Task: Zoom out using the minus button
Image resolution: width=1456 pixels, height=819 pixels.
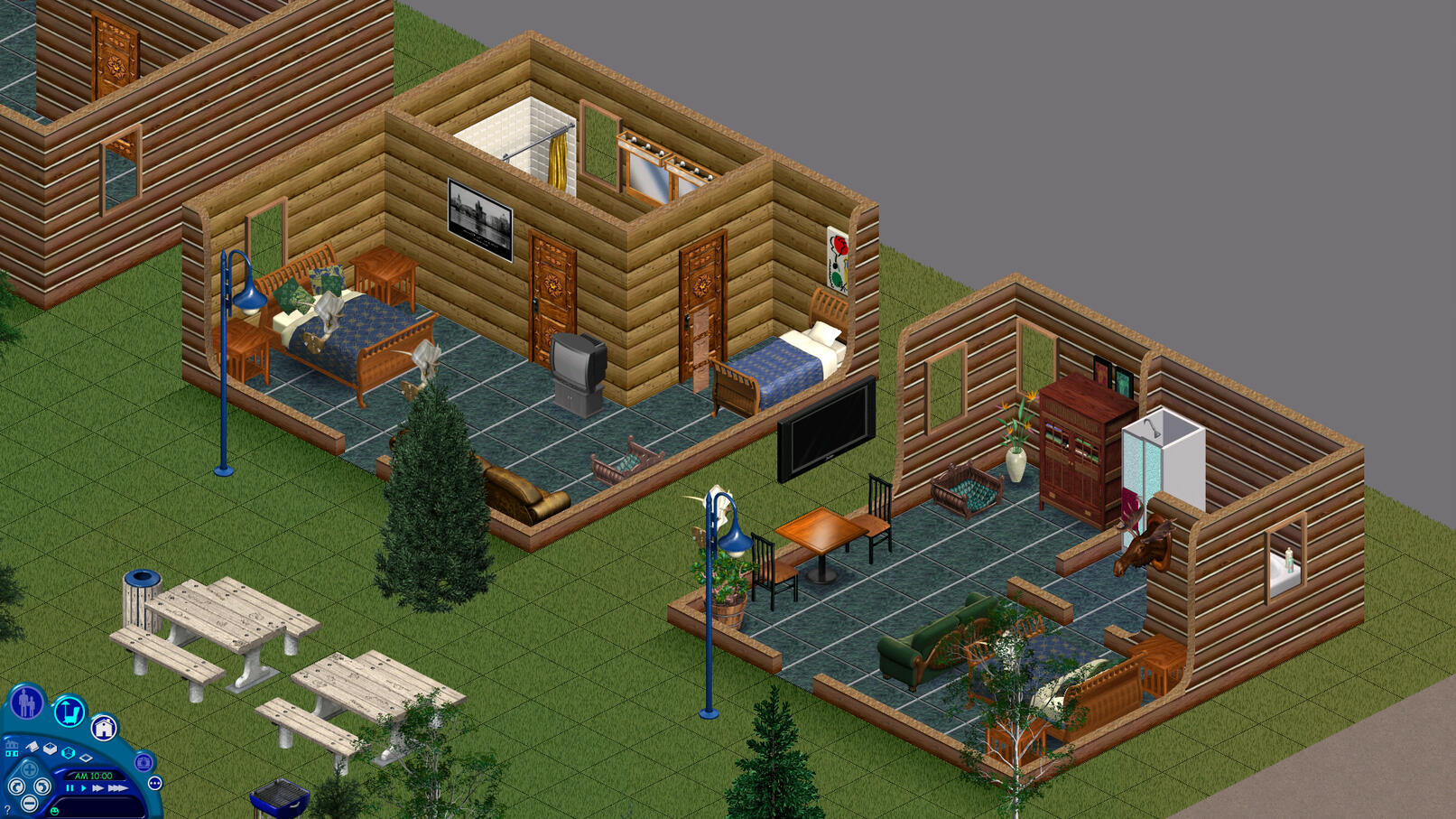Action: 29,803
